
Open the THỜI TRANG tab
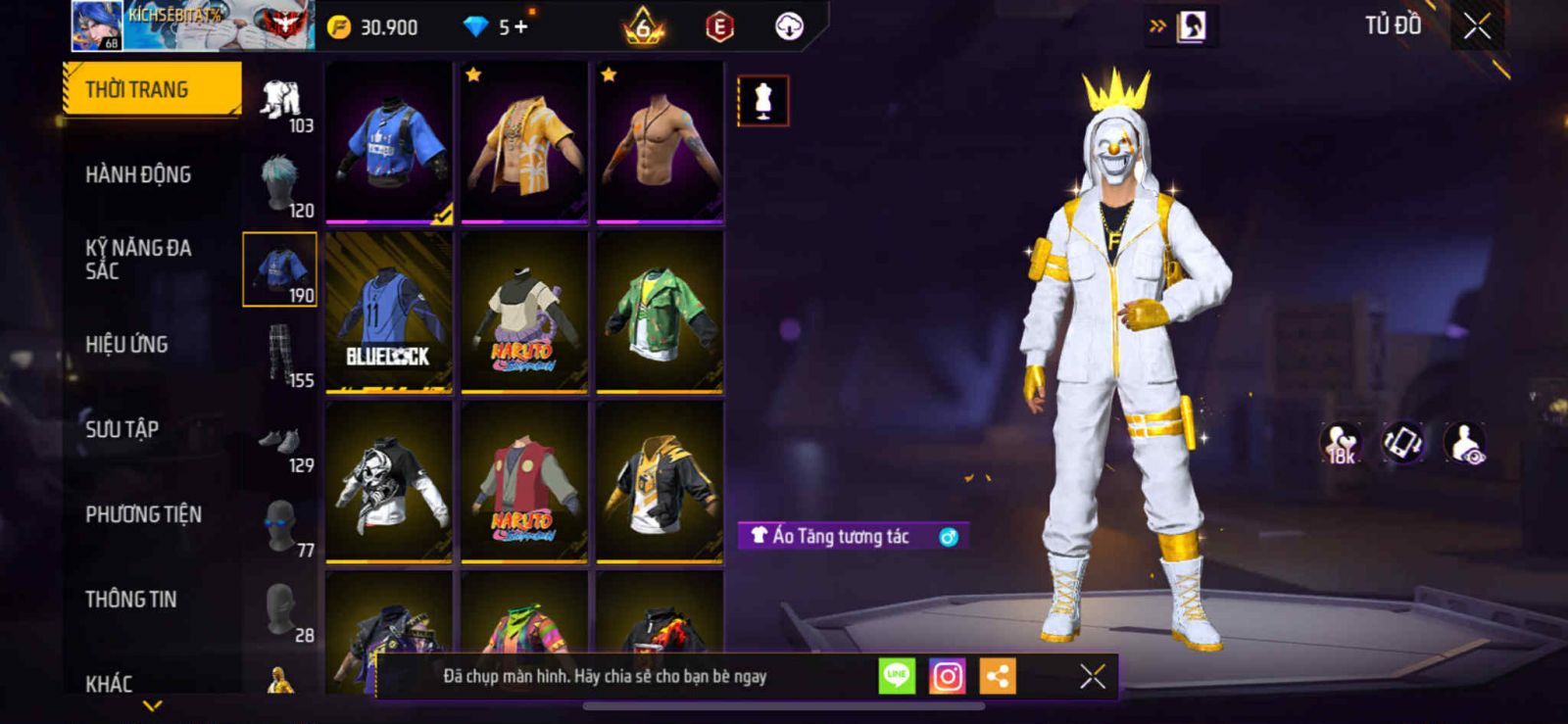click(152, 89)
